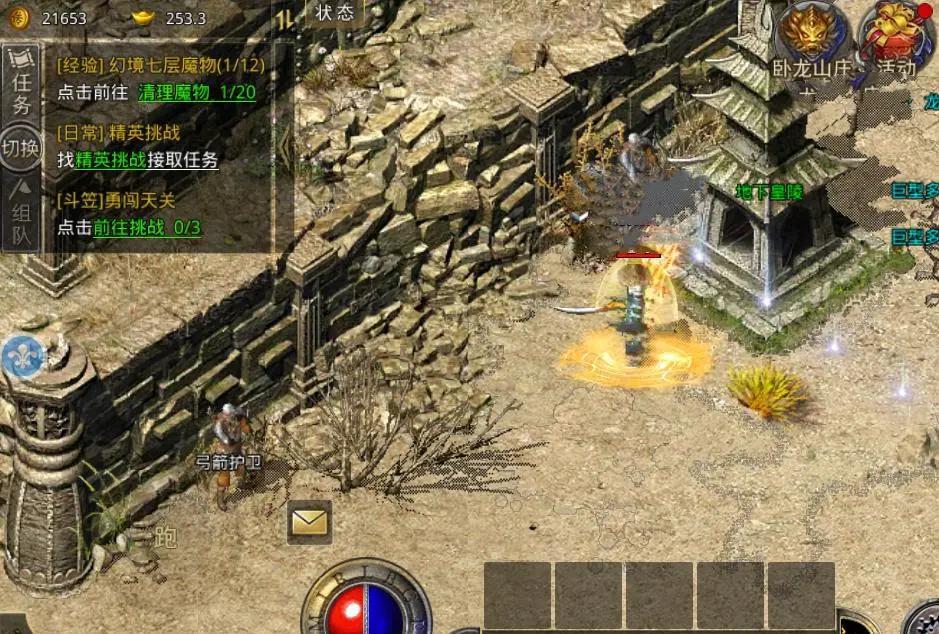Toggle the 跑 run mode

(166, 538)
